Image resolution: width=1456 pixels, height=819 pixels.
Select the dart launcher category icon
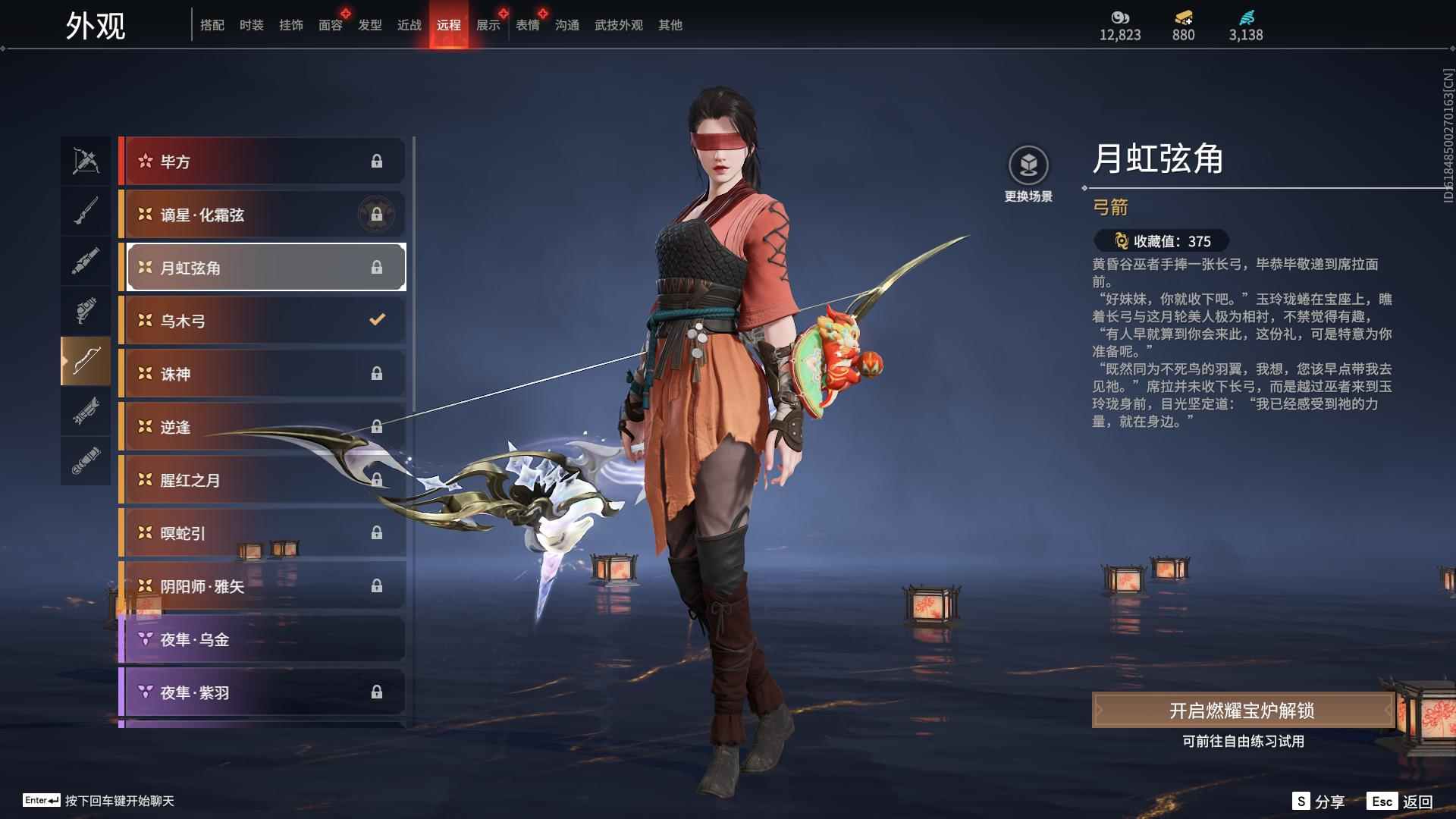click(86, 412)
